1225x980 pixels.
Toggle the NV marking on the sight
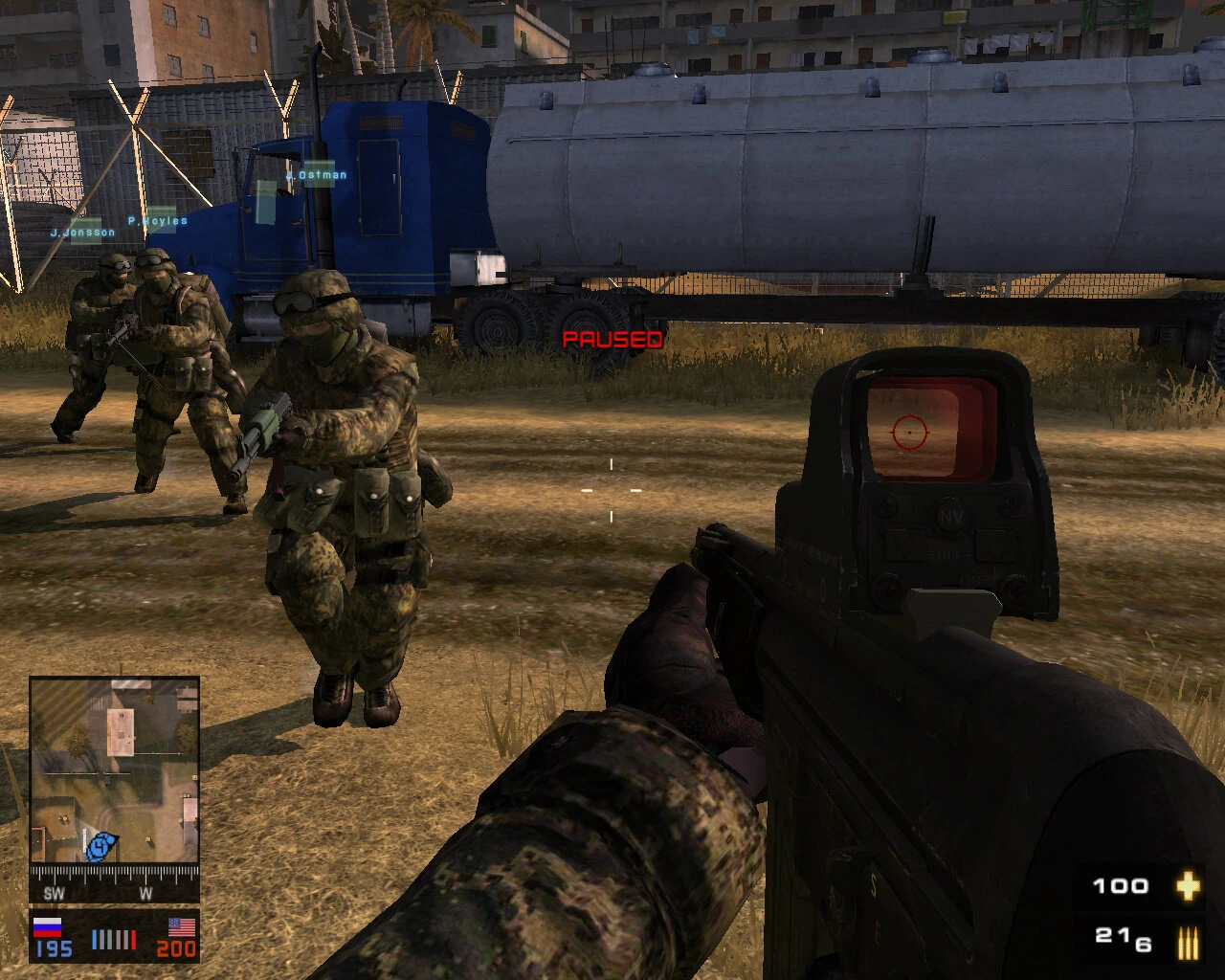[951, 515]
